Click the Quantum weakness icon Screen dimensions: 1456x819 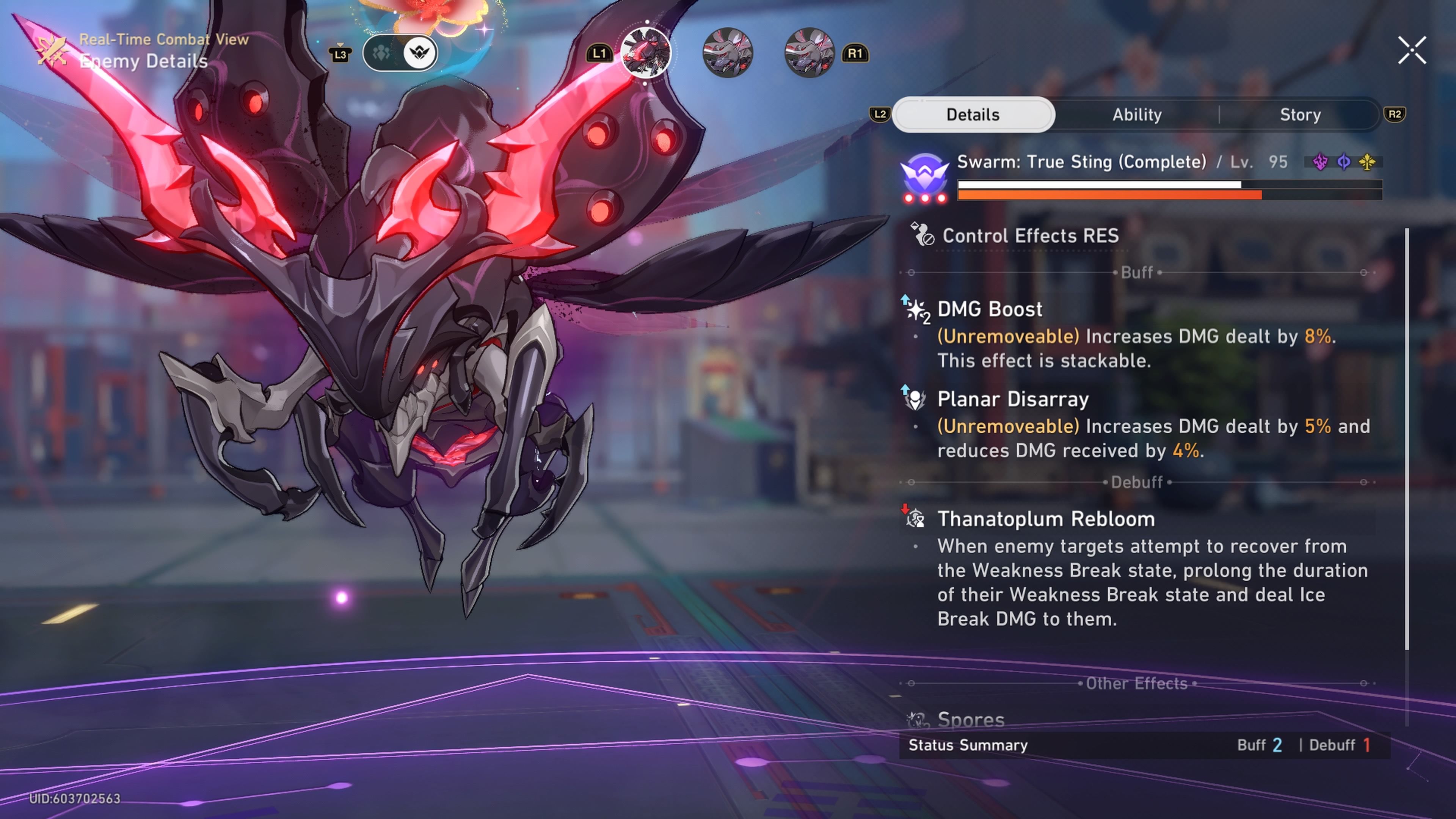point(1344,162)
